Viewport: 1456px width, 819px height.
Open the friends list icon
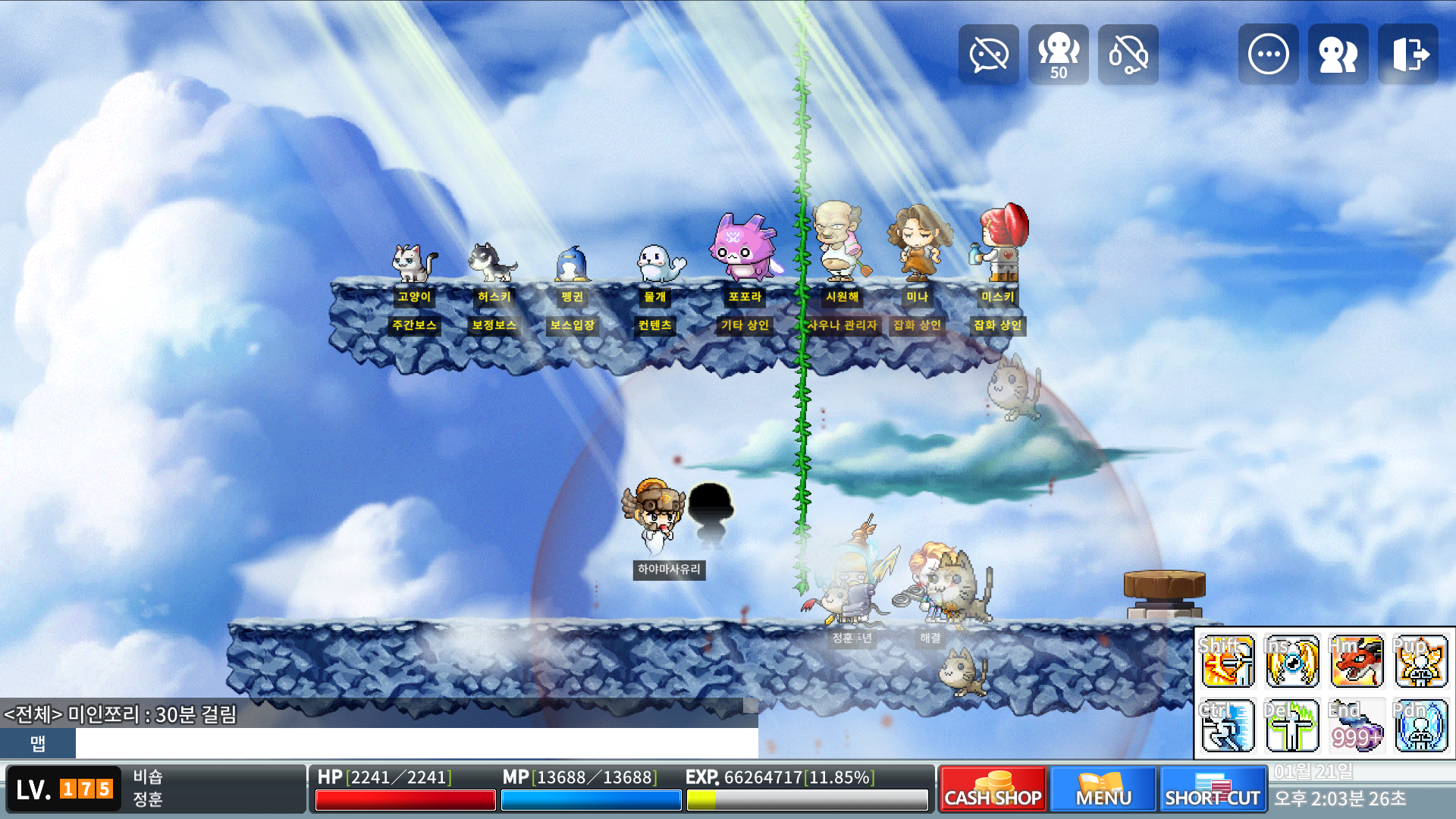pyautogui.click(x=1338, y=55)
